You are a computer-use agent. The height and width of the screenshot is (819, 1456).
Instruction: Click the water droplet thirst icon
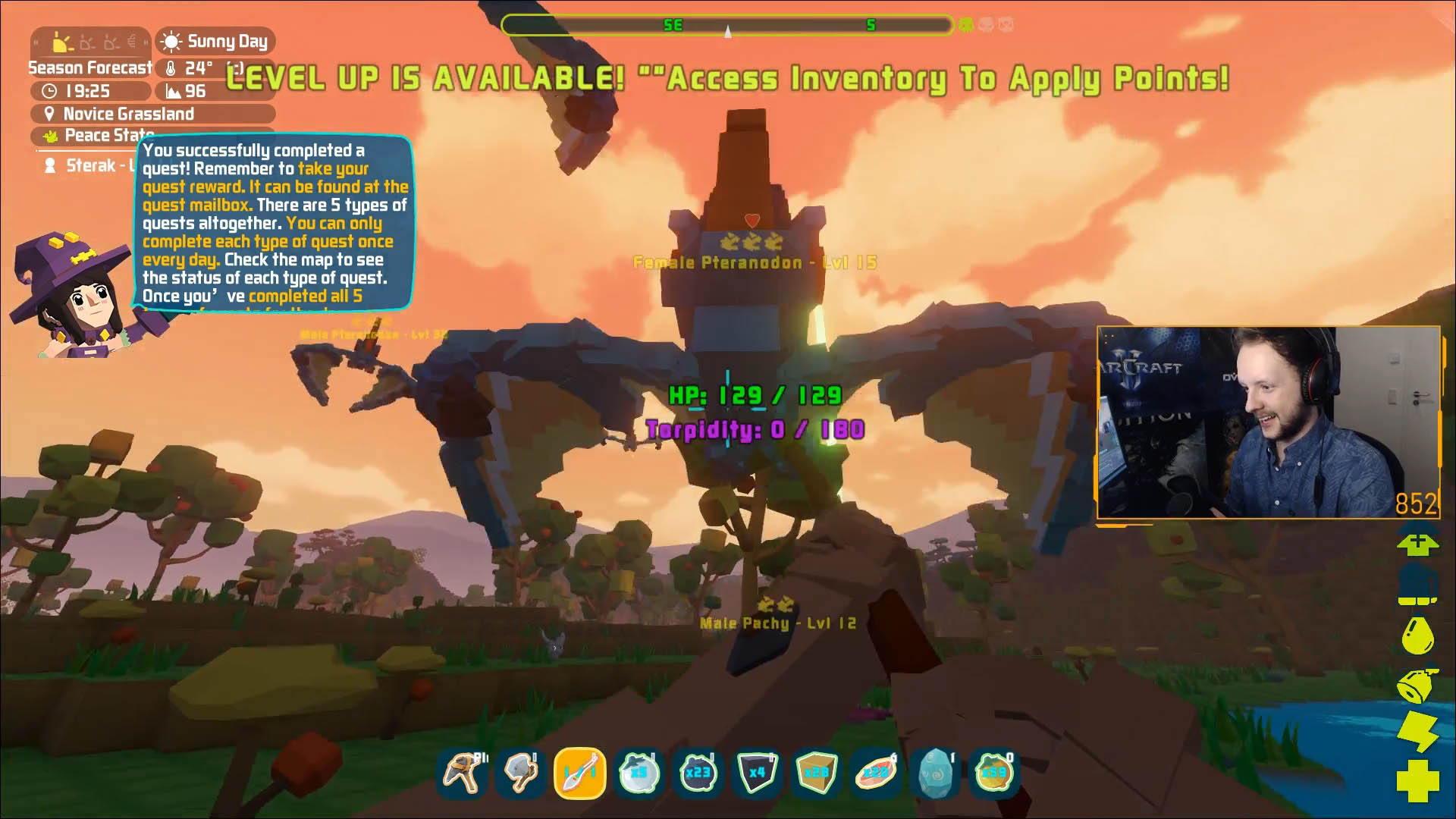click(x=1417, y=635)
